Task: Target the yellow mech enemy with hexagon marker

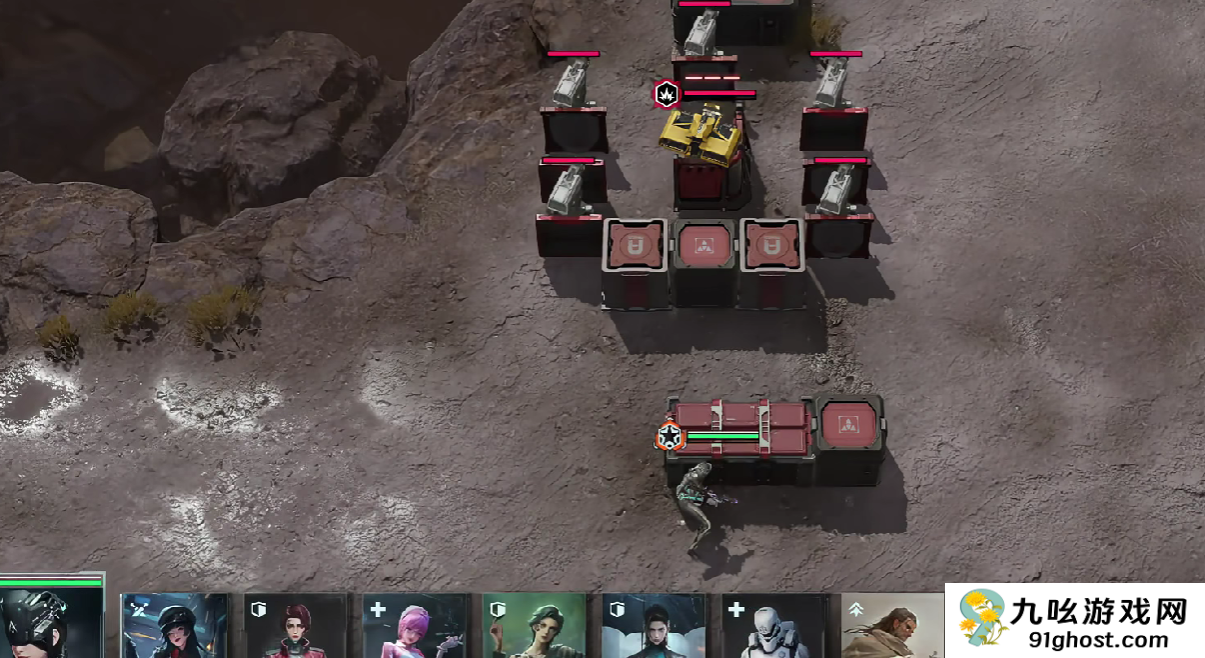Action: 702,134
